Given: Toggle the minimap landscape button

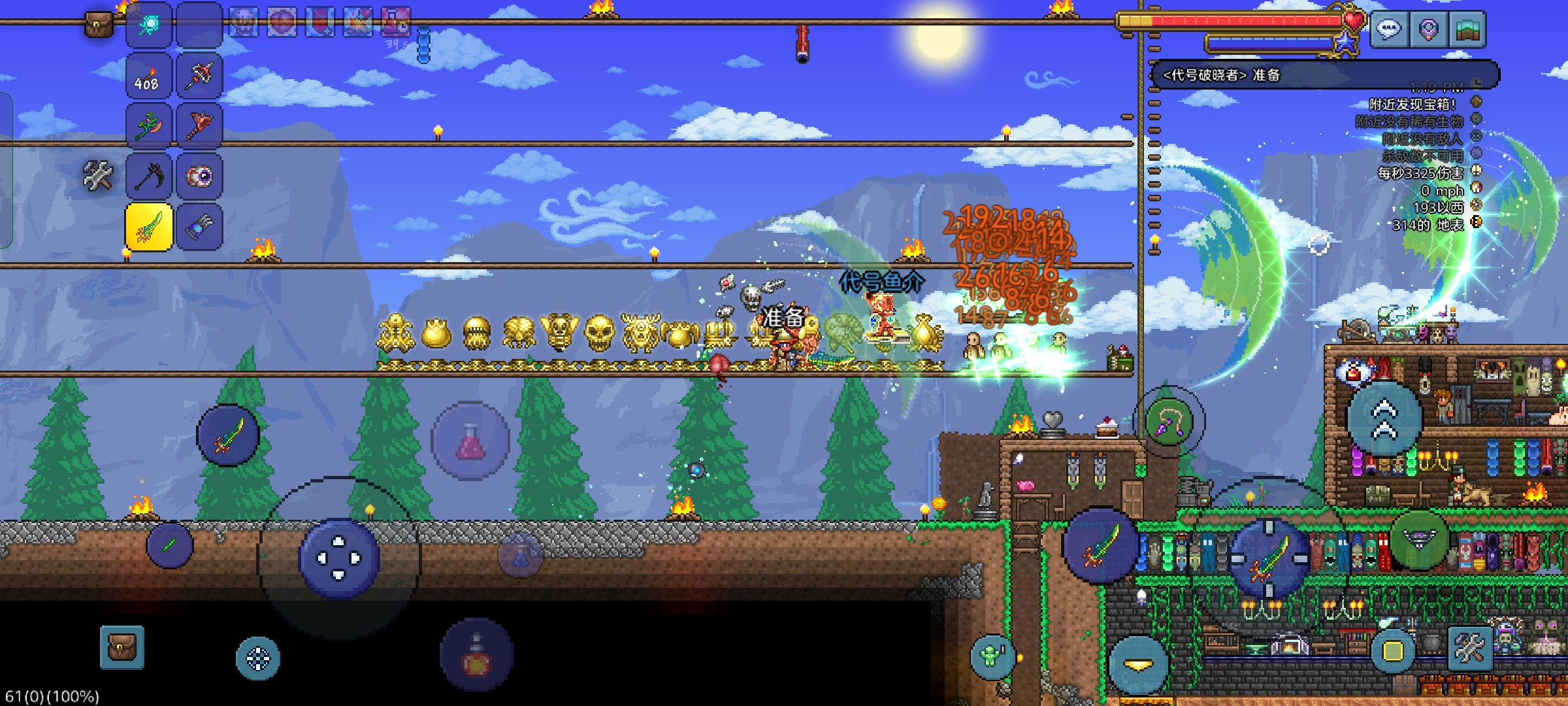Looking at the screenshot, I should 1467,29.
